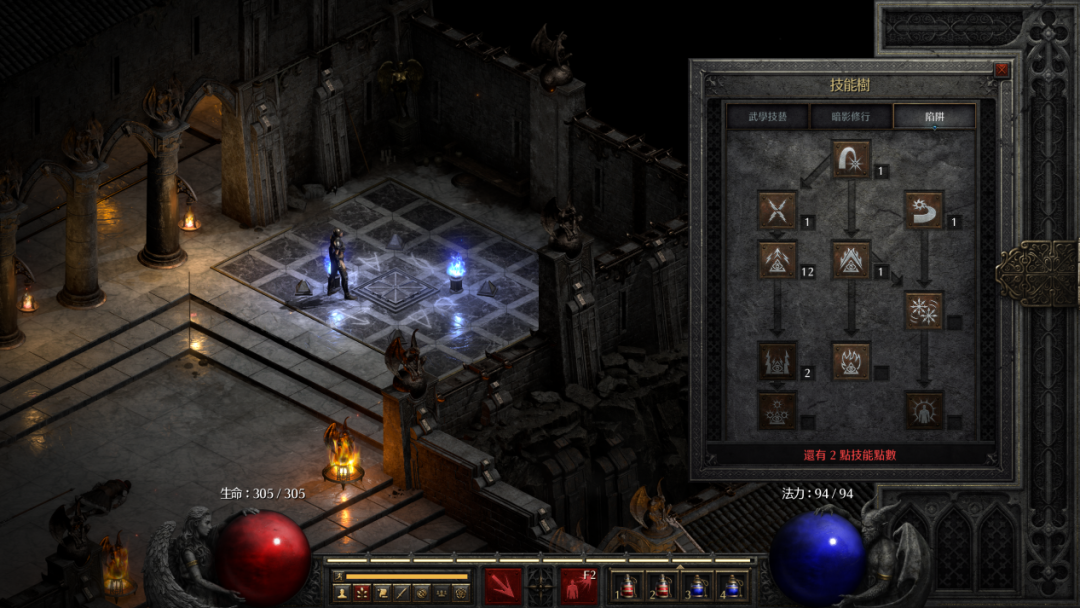Open the character sheet button
The width and height of the screenshot is (1080, 608).
pyautogui.click(x=341, y=593)
